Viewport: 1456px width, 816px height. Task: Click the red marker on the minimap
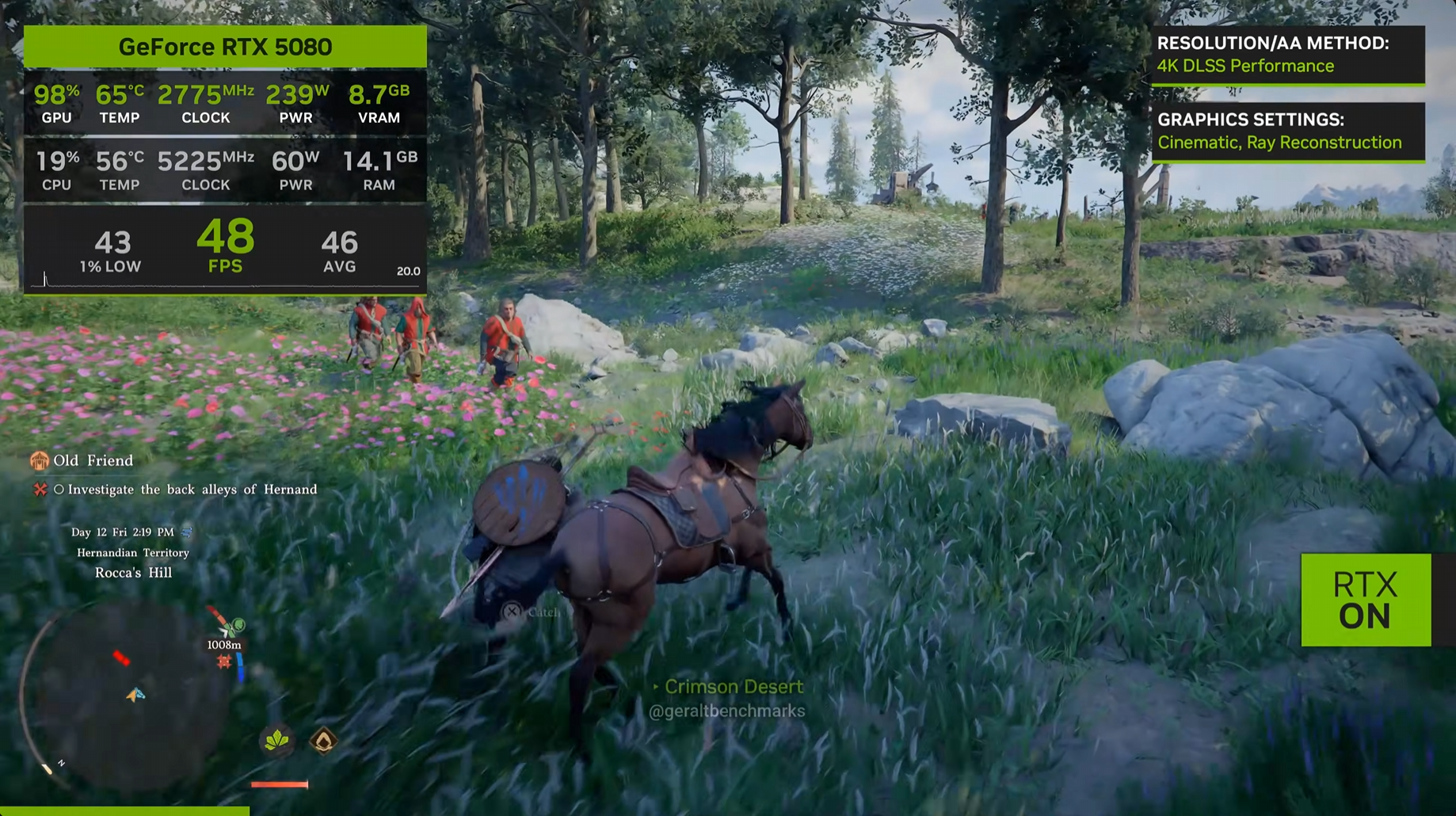click(121, 658)
